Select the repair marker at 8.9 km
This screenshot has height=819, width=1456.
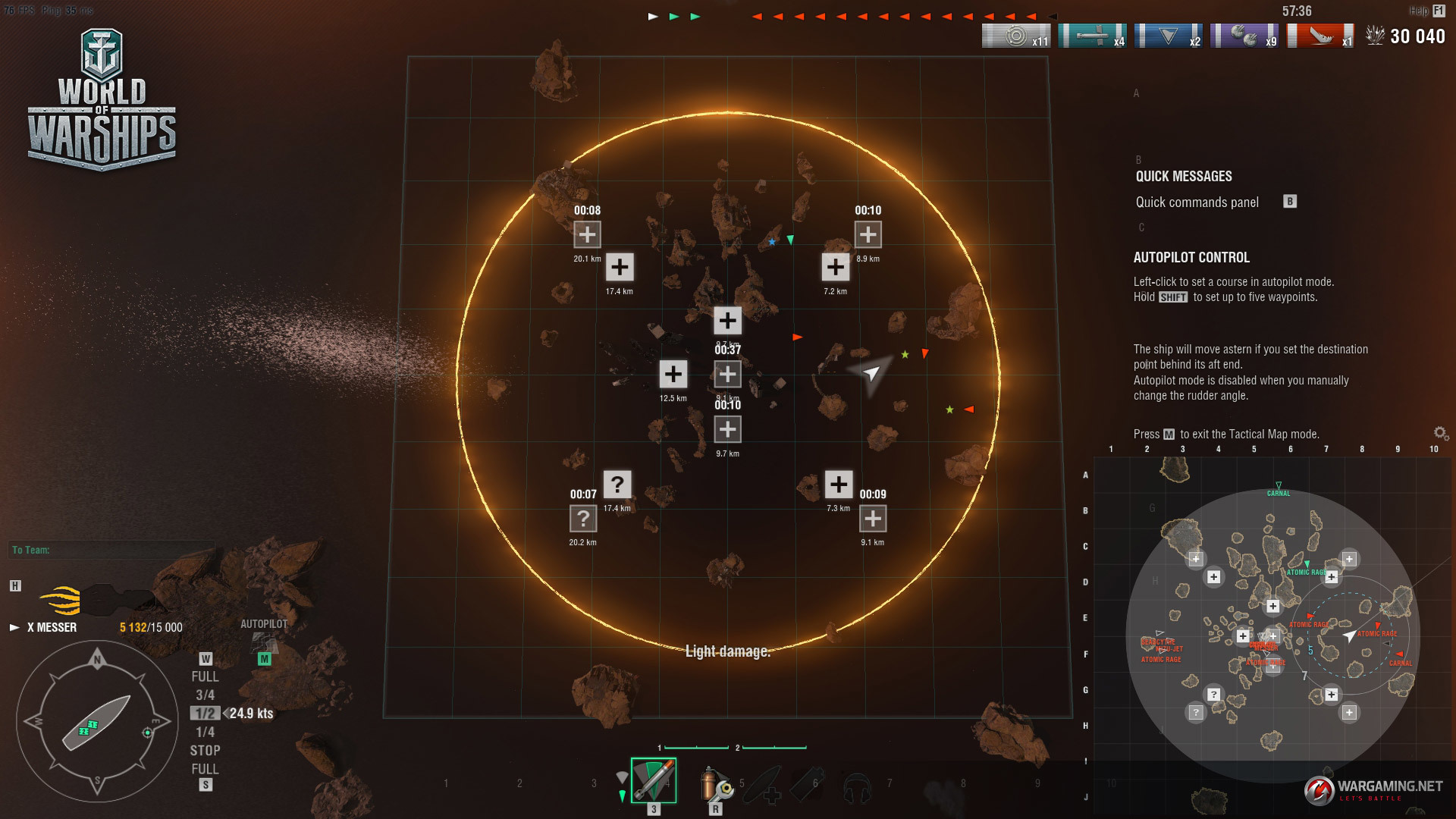868,234
